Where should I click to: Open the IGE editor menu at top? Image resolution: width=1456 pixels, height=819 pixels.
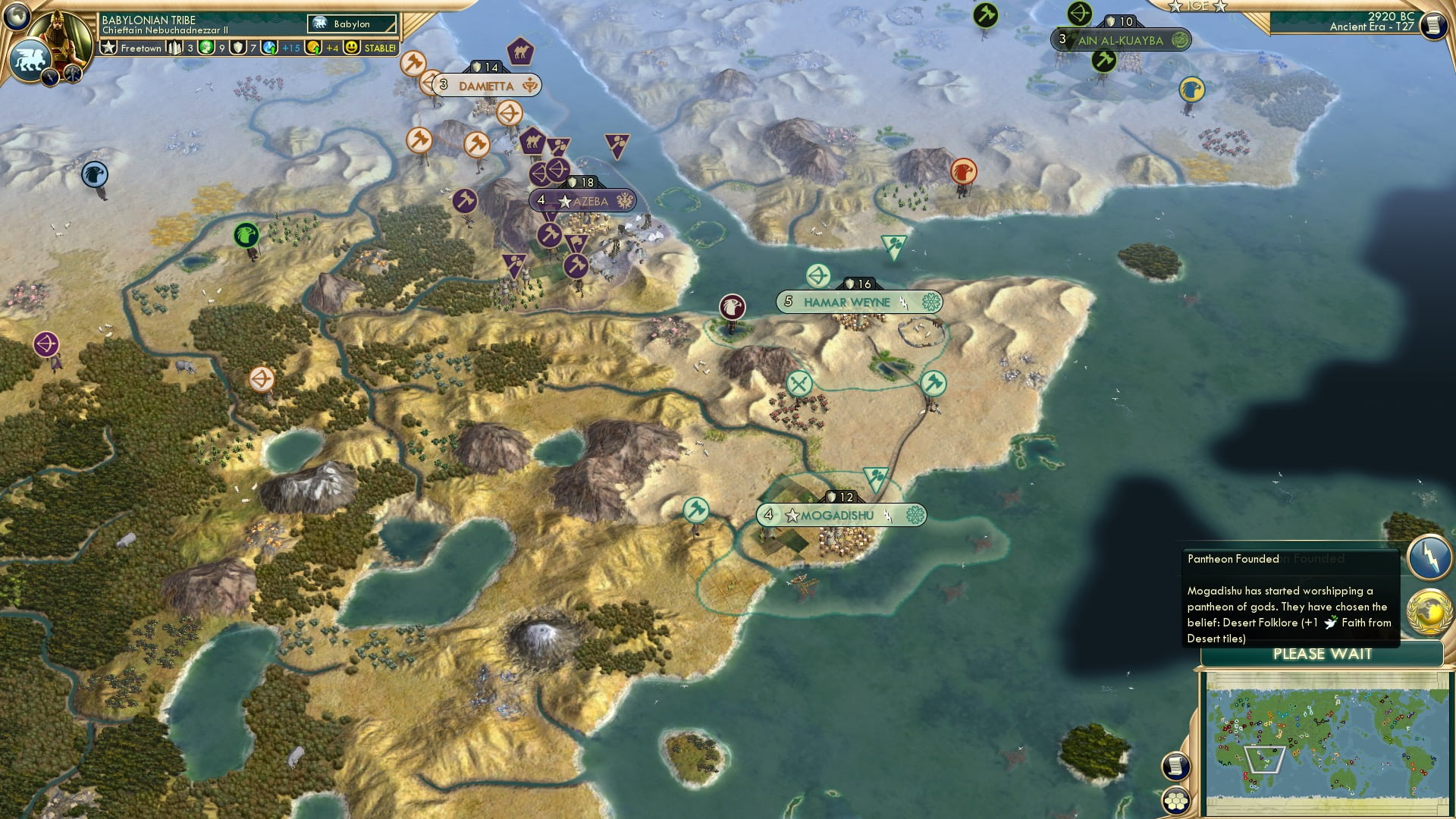click(1200, 6)
